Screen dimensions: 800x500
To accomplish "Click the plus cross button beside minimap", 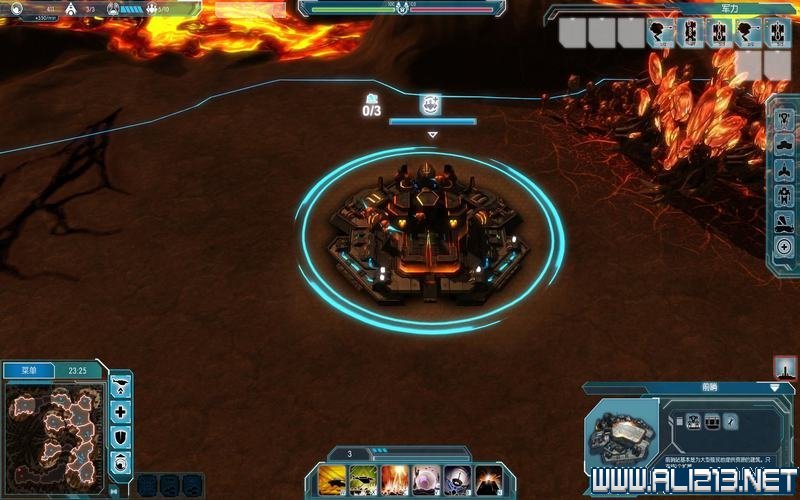I will [x=121, y=411].
